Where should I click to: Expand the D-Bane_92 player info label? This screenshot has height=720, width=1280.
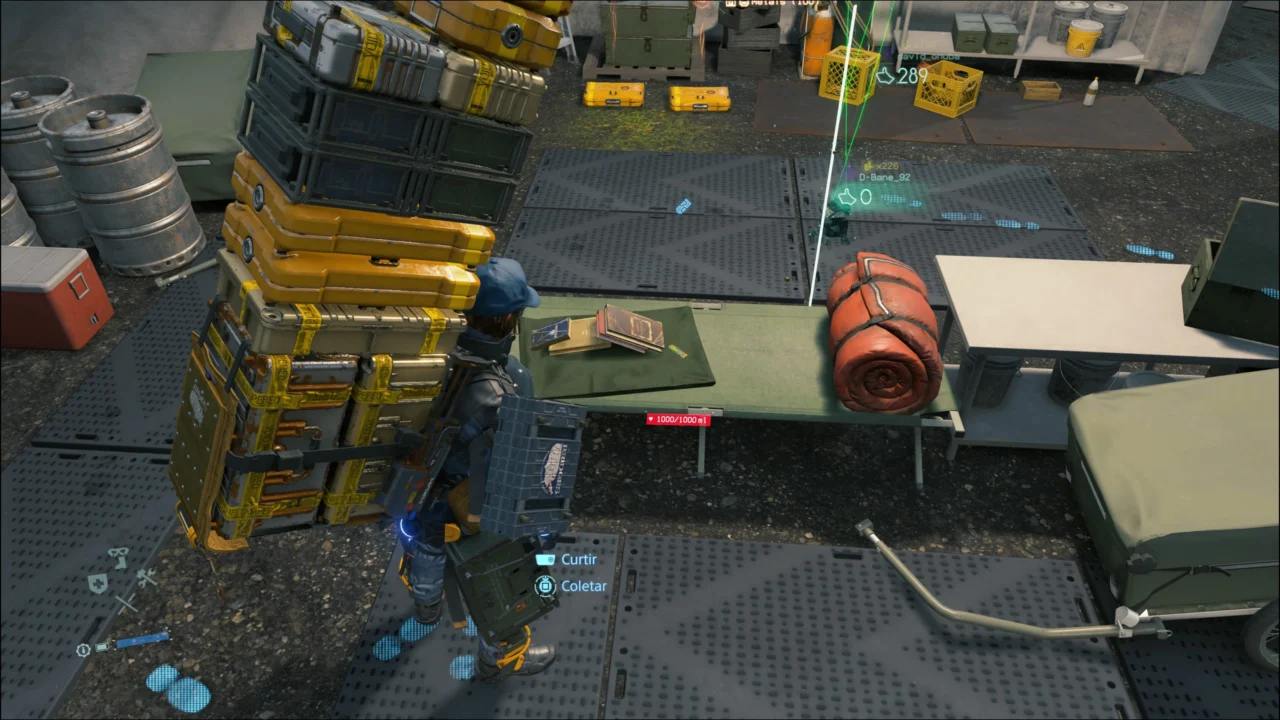tap(884, 177)
